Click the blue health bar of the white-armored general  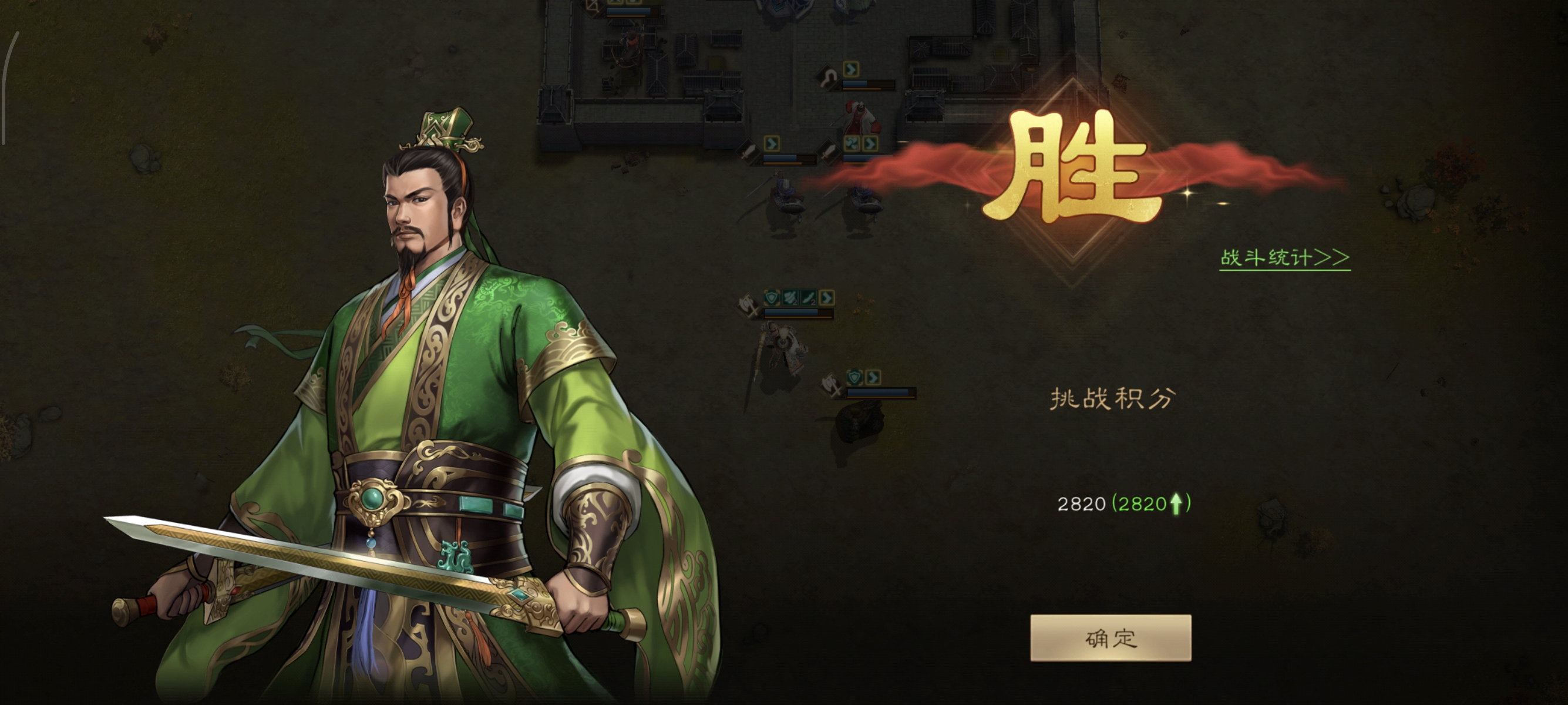(x=791, y=313)
